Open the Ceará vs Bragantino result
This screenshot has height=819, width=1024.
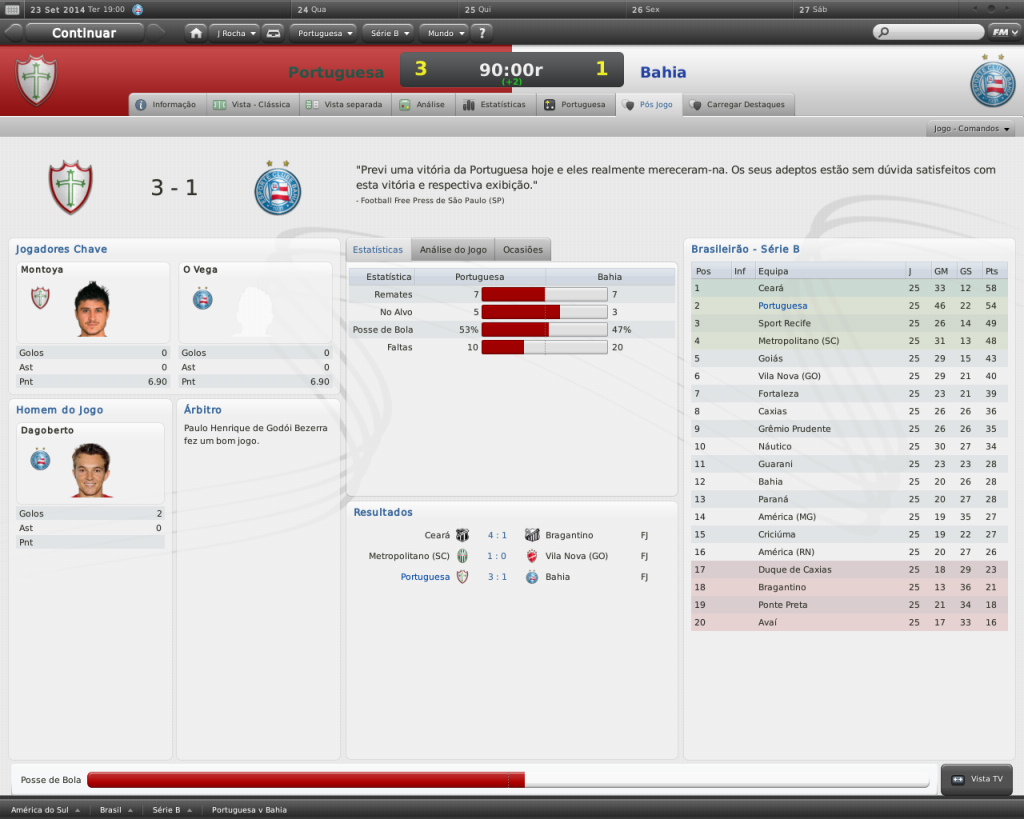496,535
